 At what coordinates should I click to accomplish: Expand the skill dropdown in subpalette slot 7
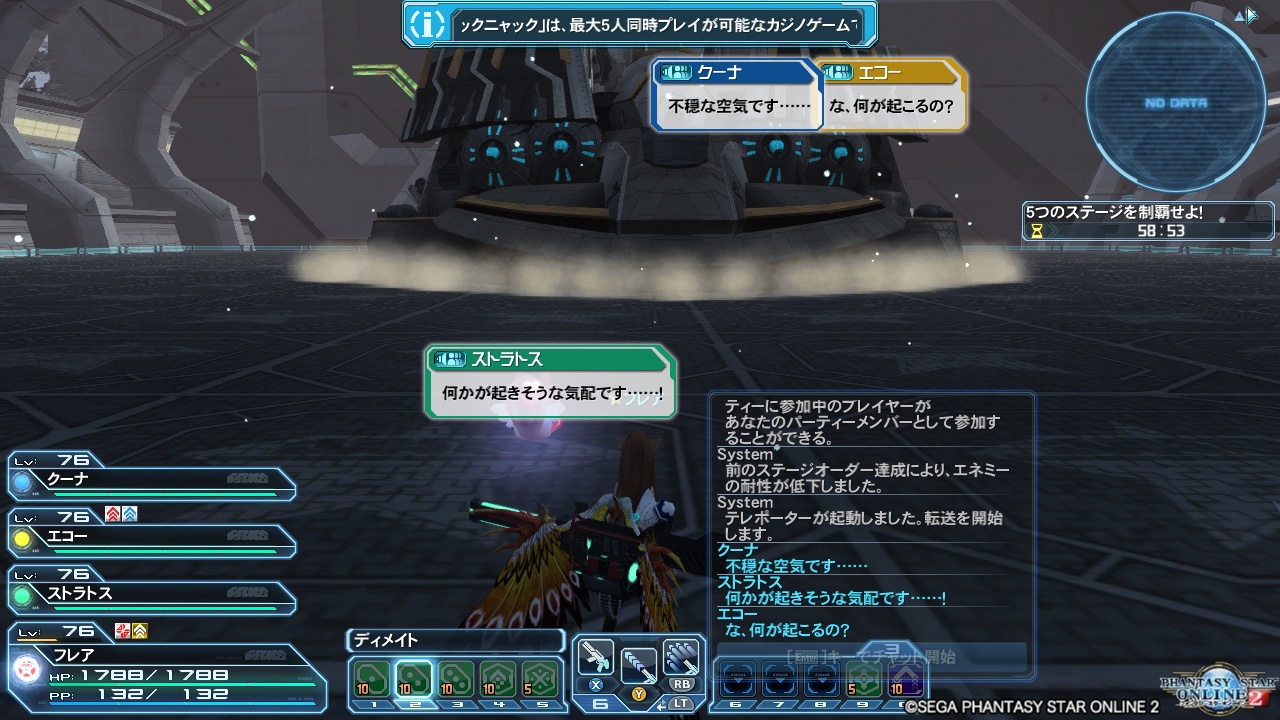pos(780,679)
